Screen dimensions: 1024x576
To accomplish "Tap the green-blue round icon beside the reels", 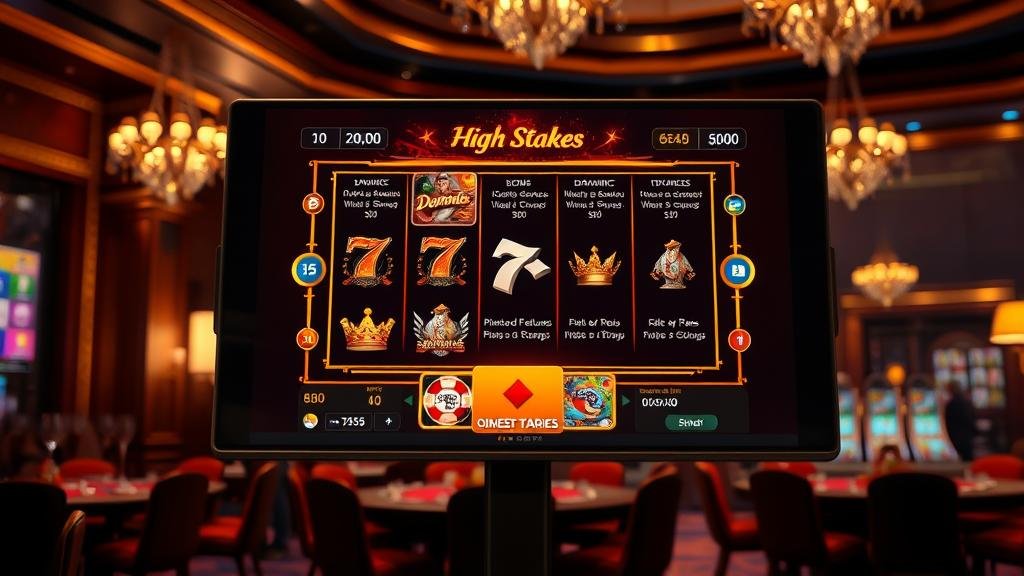I will pyautogui.click(x=734, y=205).
